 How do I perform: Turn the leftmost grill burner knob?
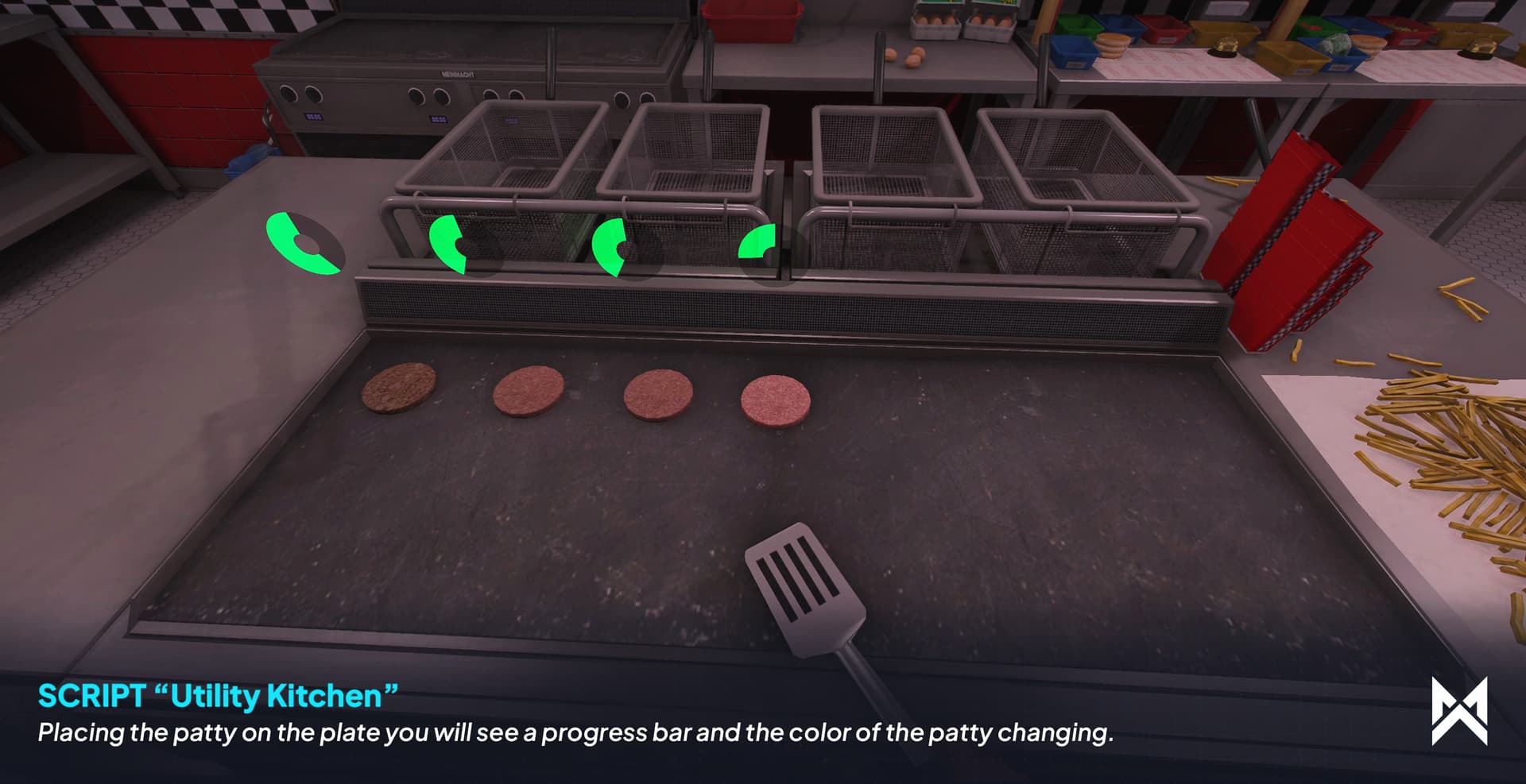[287, 95]
